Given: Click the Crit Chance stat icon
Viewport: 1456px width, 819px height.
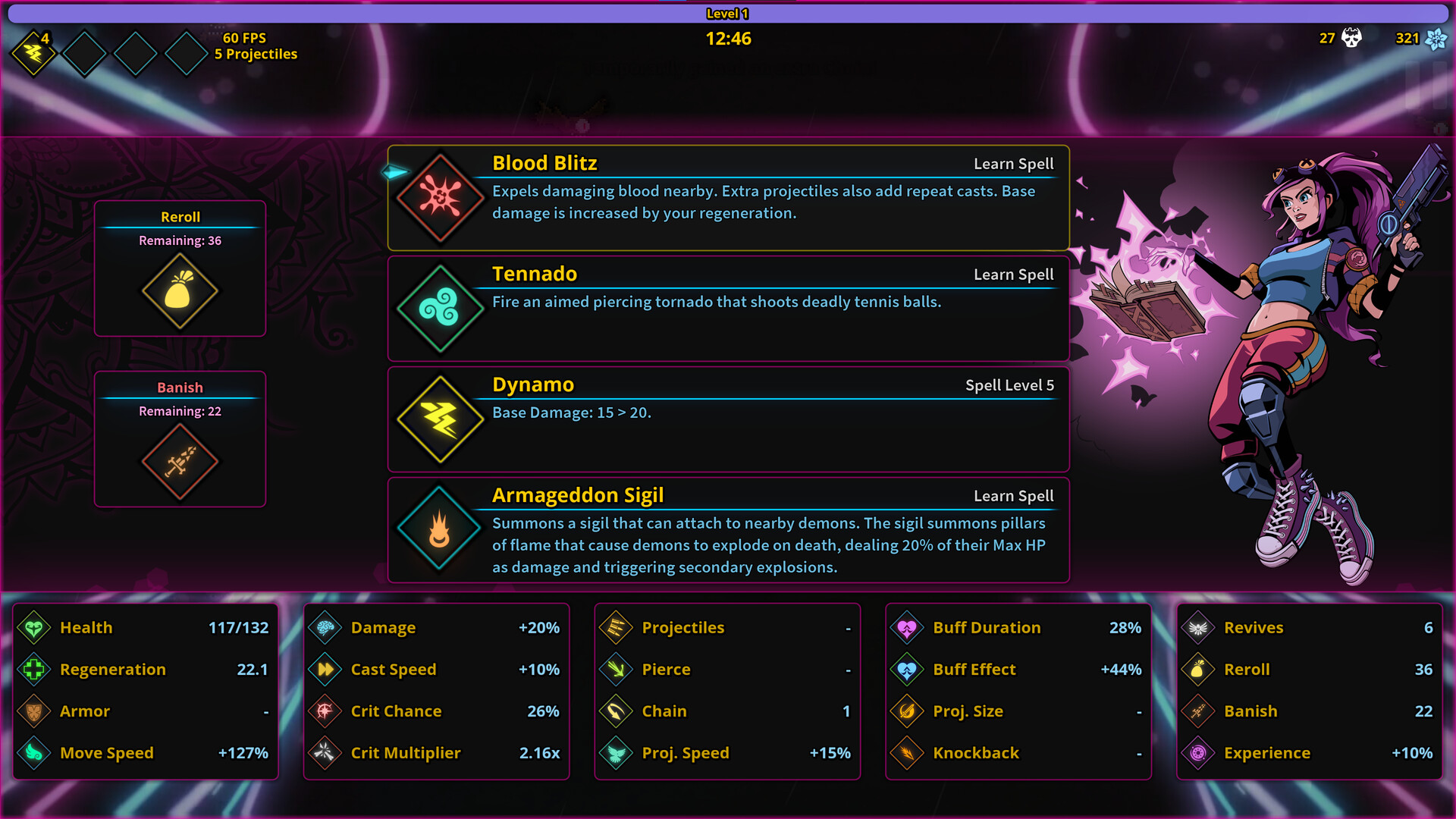Looking at the screenshot, I should tap(324, 711).
